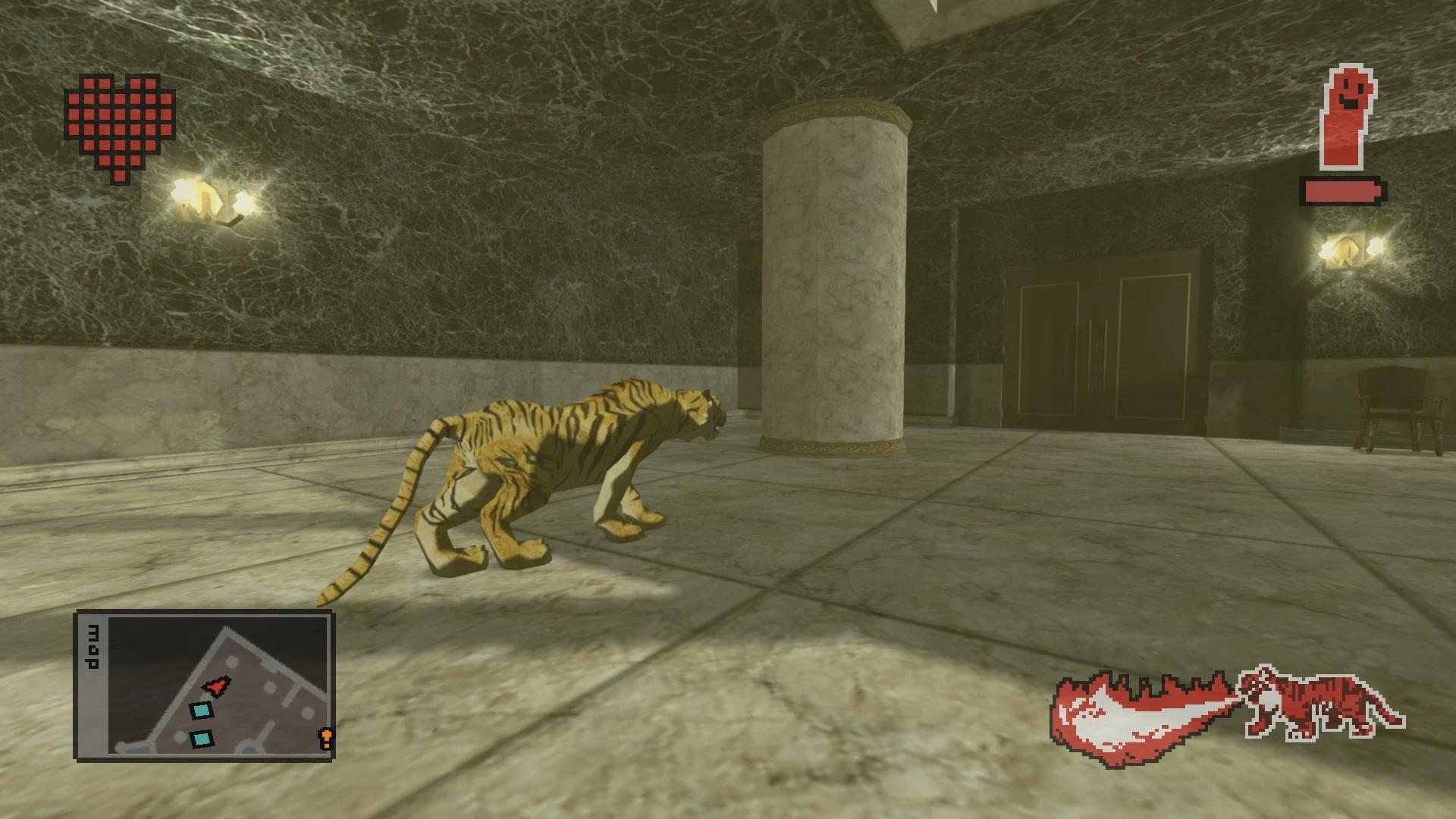Click the orange marker on the minimap
This screenshot has width=1456, height=819.
click(x=326, y=737)
